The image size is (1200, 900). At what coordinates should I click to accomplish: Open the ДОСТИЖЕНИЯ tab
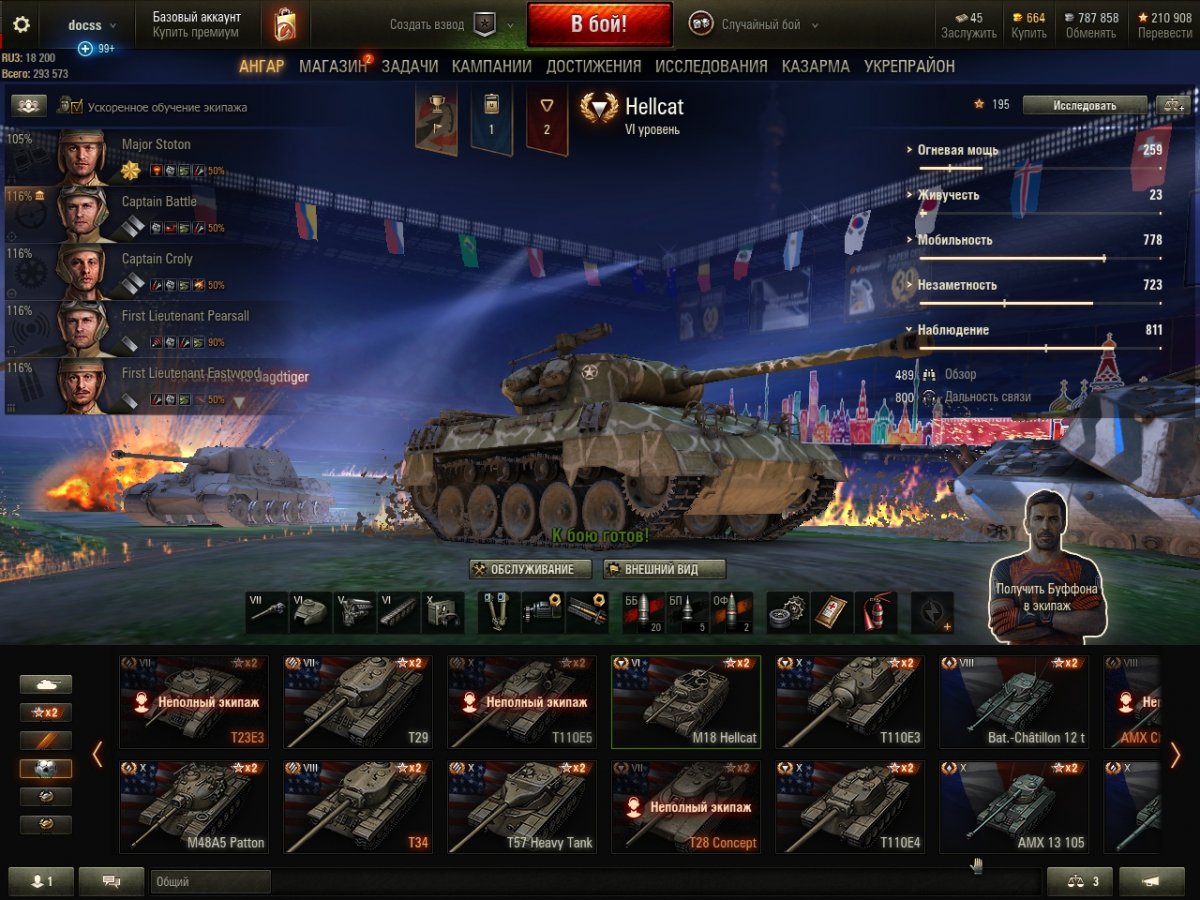[593, 66]
